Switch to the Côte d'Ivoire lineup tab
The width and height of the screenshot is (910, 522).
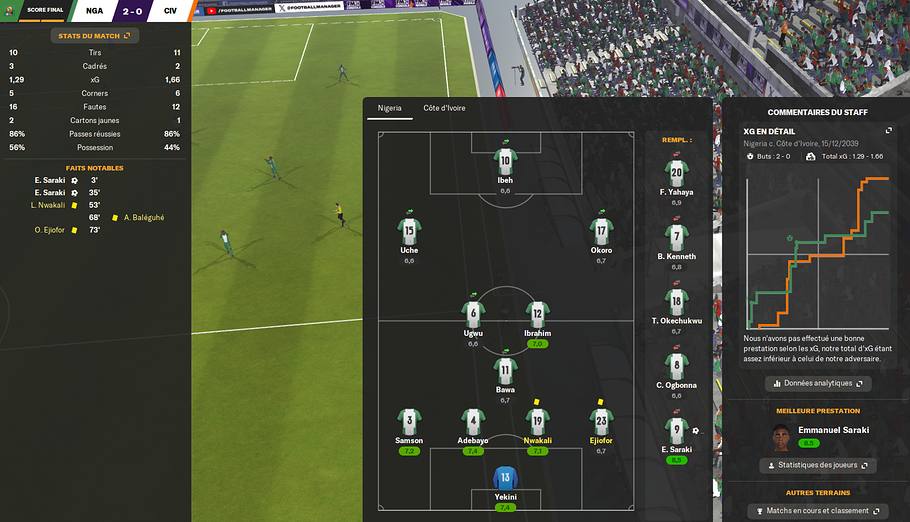[443, 108]
